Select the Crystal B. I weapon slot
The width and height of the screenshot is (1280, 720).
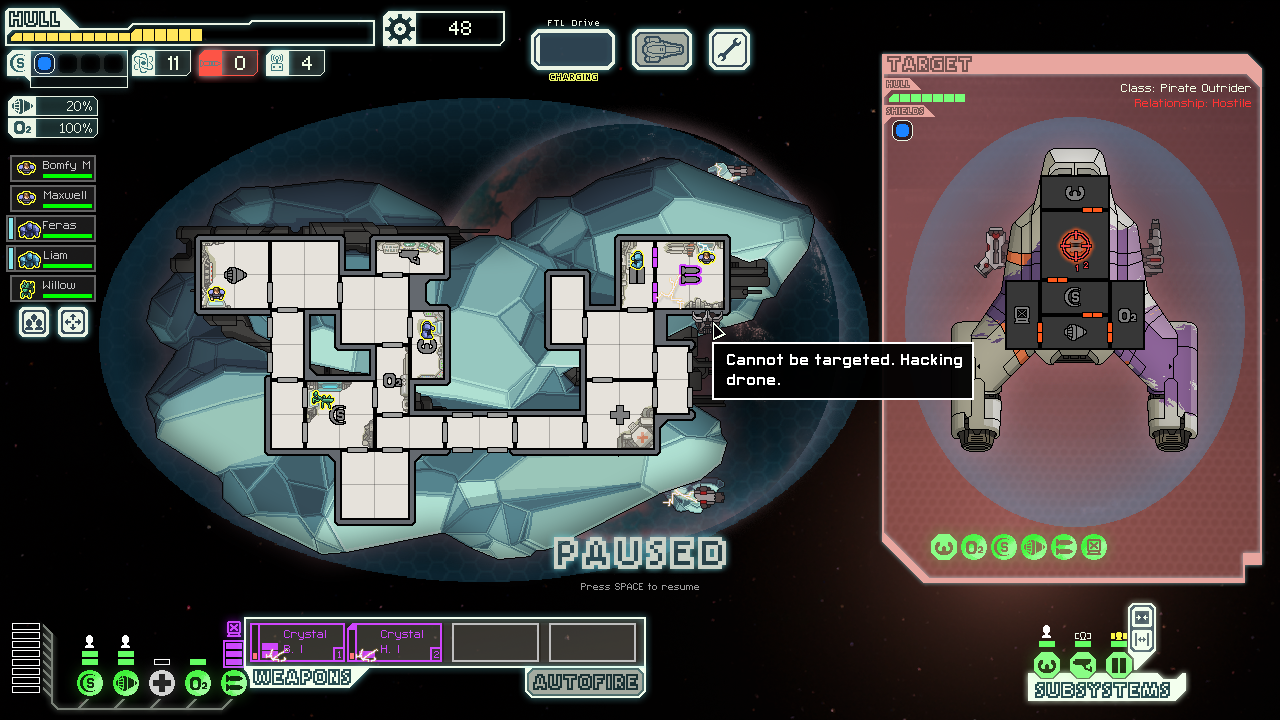(299, 642)
